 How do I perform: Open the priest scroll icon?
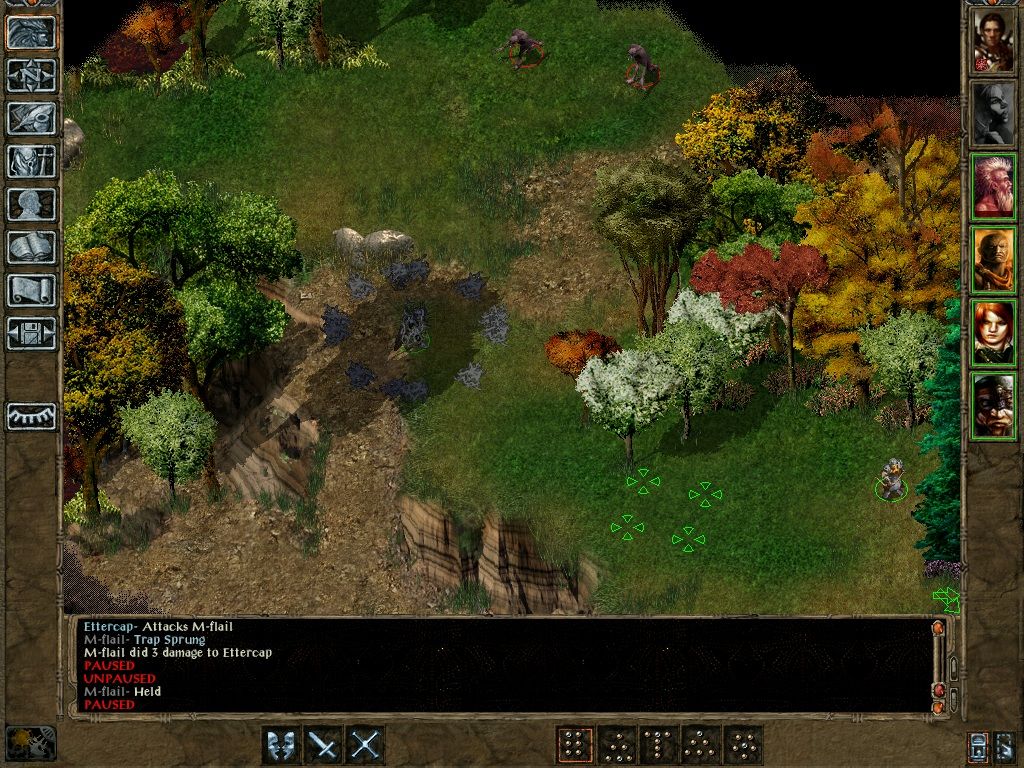[31, 290]
